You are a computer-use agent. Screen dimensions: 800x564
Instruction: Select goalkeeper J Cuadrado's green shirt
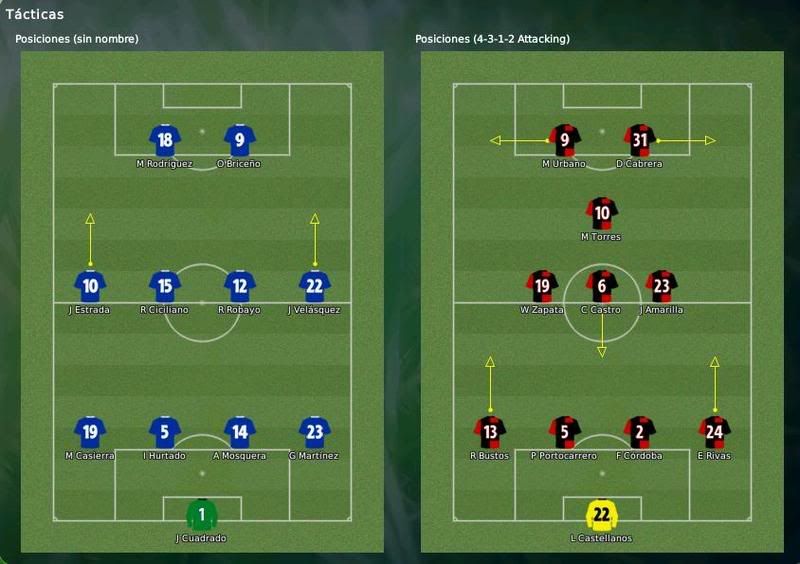click(x=202, y=514)
